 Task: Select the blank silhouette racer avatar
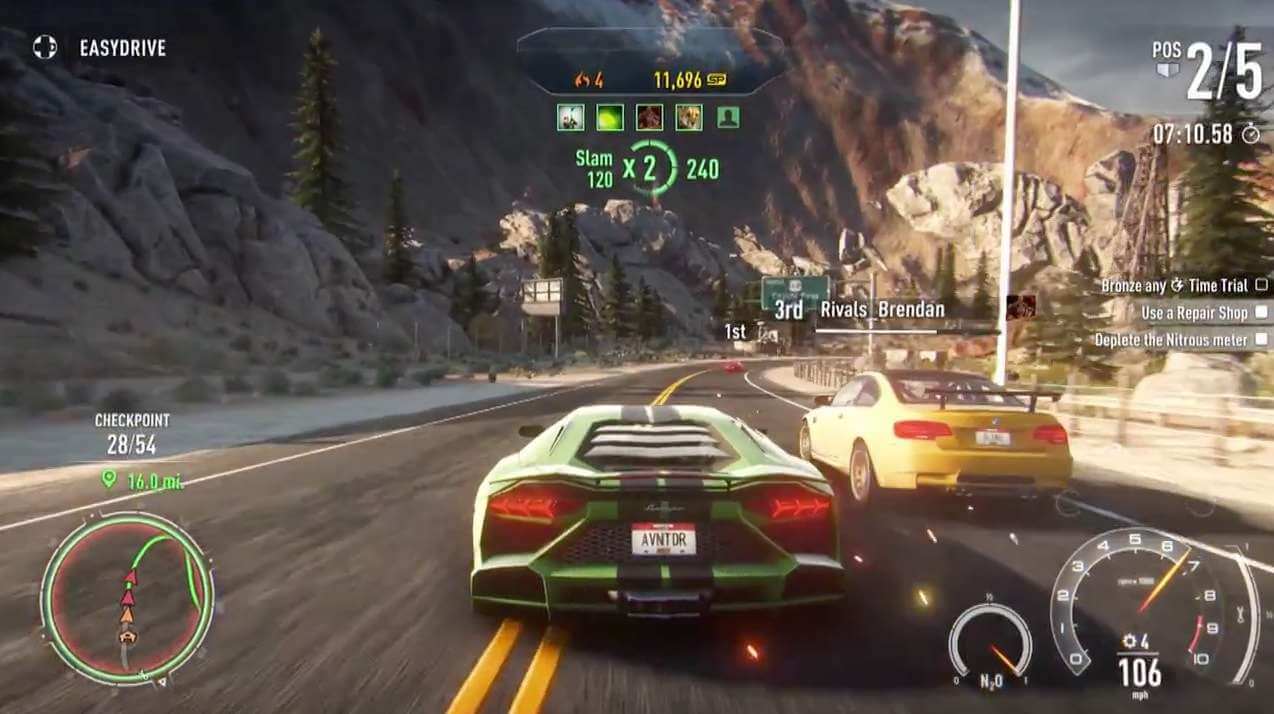(728, 117)
